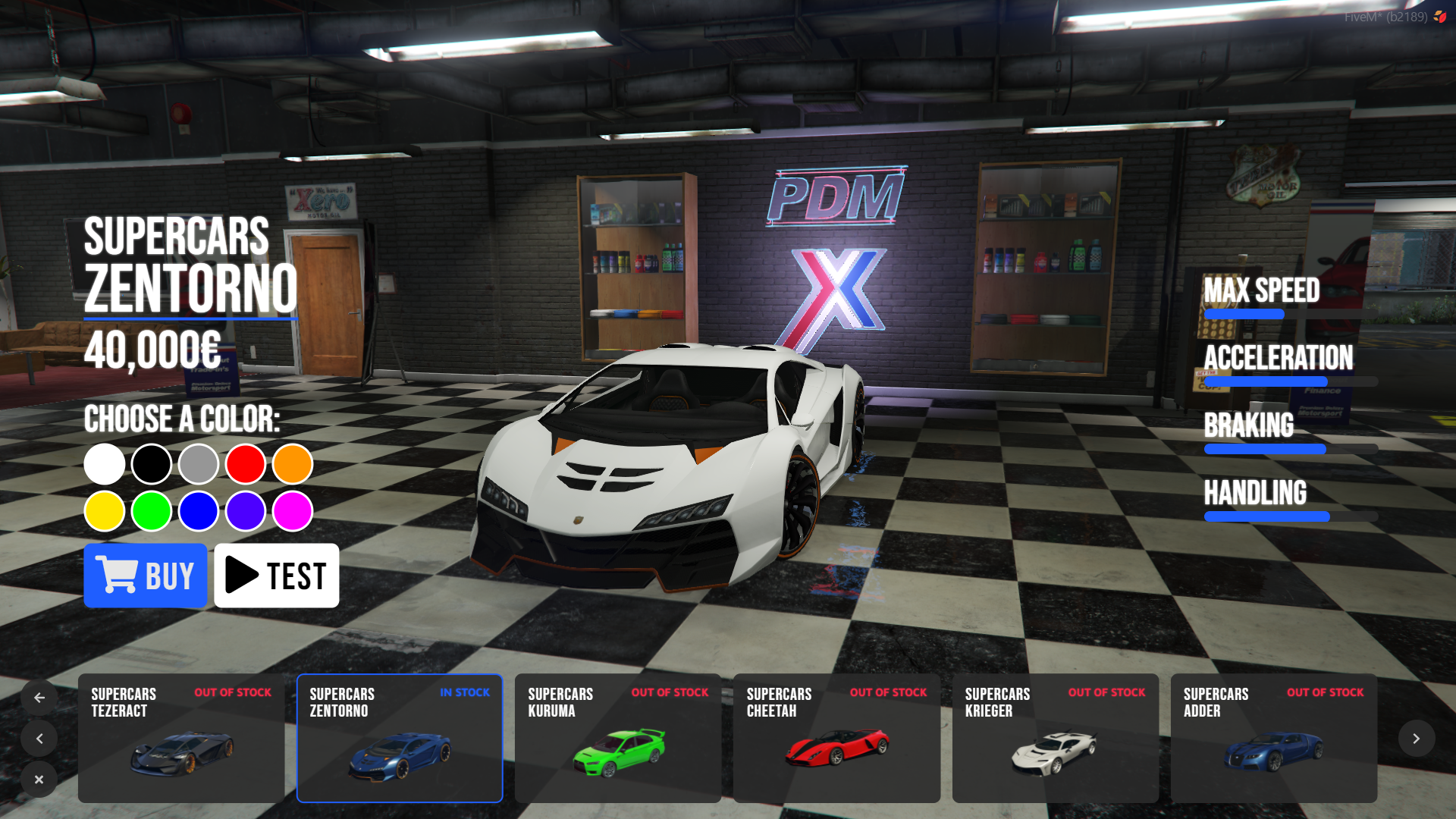Screen dimensions: 1456x819
Task: Open the Cheetah vehicle card
Action: click(836, 738)
